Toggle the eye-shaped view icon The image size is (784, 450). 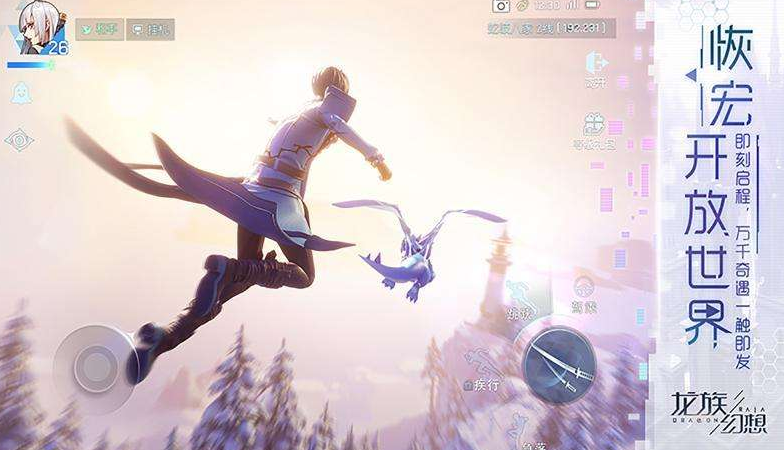(19, 139)
